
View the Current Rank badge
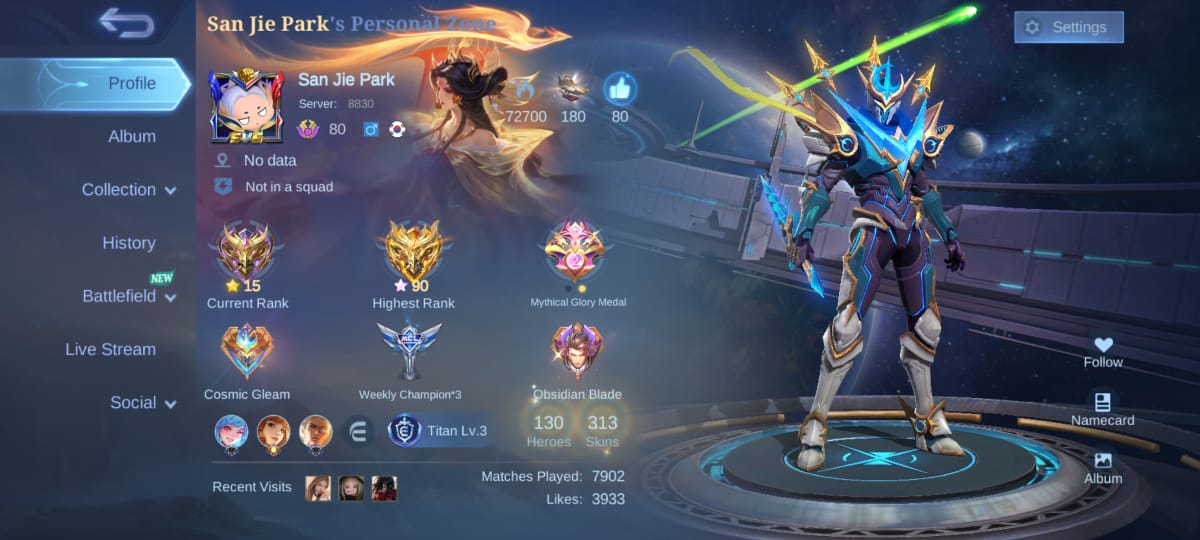[247, 251]
